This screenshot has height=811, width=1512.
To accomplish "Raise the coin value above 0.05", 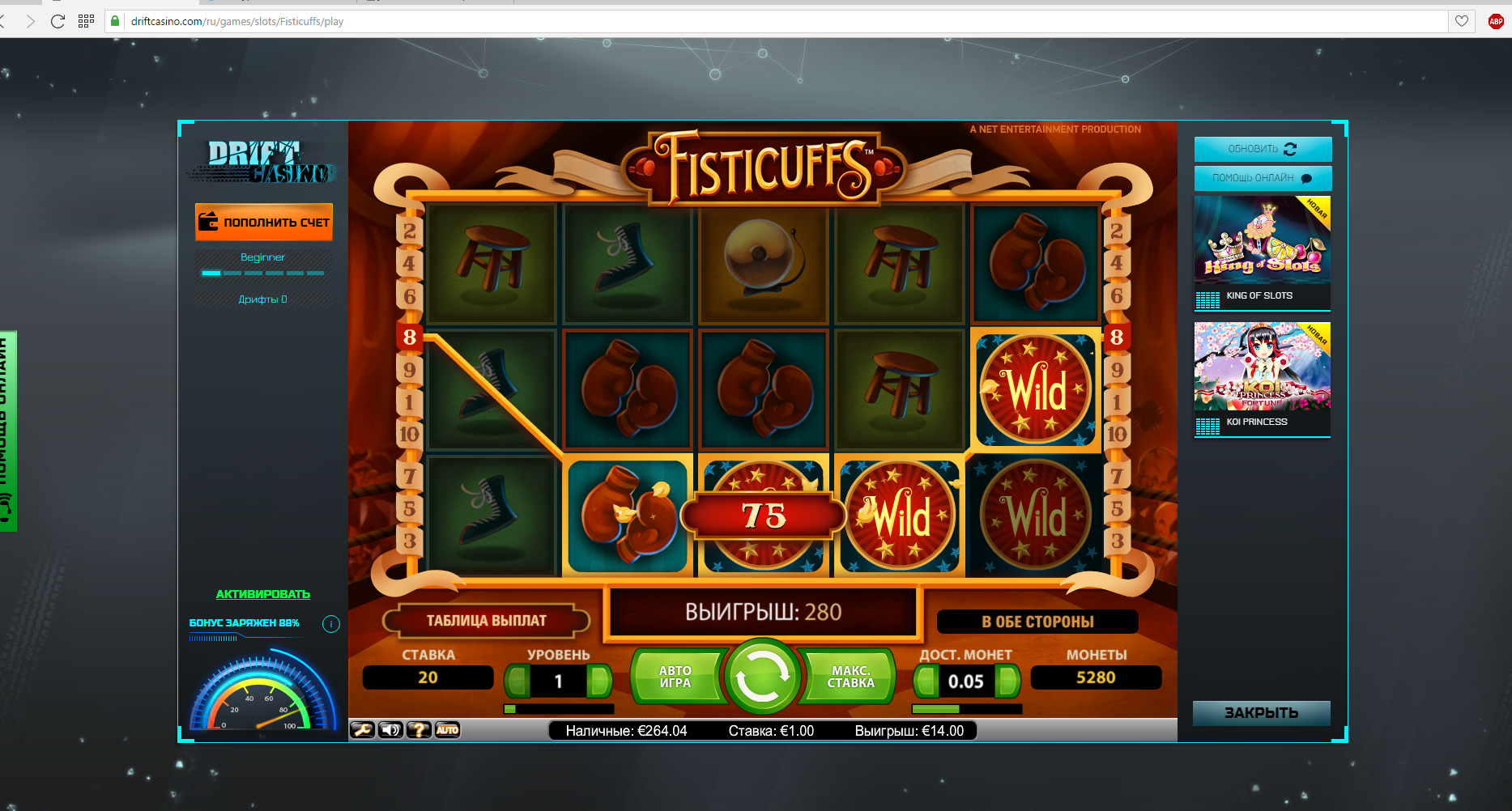I will tap(1008, 681).
